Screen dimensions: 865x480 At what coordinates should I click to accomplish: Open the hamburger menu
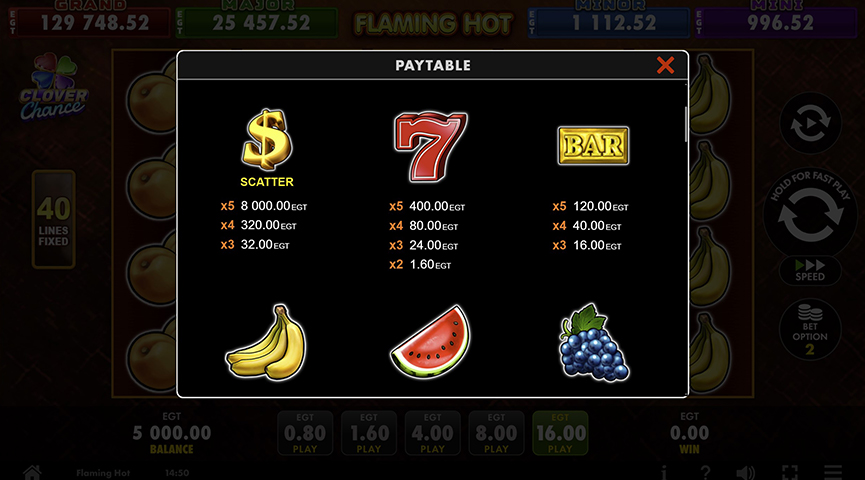pos(833,472)
